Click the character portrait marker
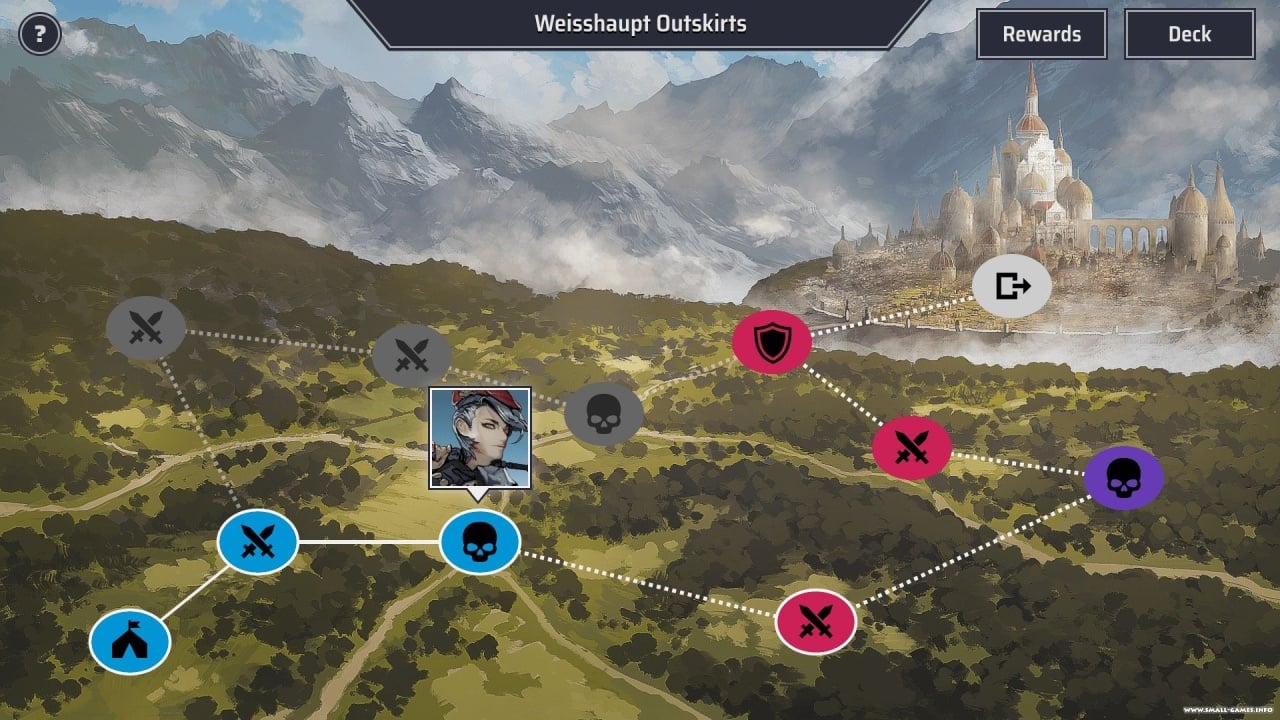 [480, 438]
